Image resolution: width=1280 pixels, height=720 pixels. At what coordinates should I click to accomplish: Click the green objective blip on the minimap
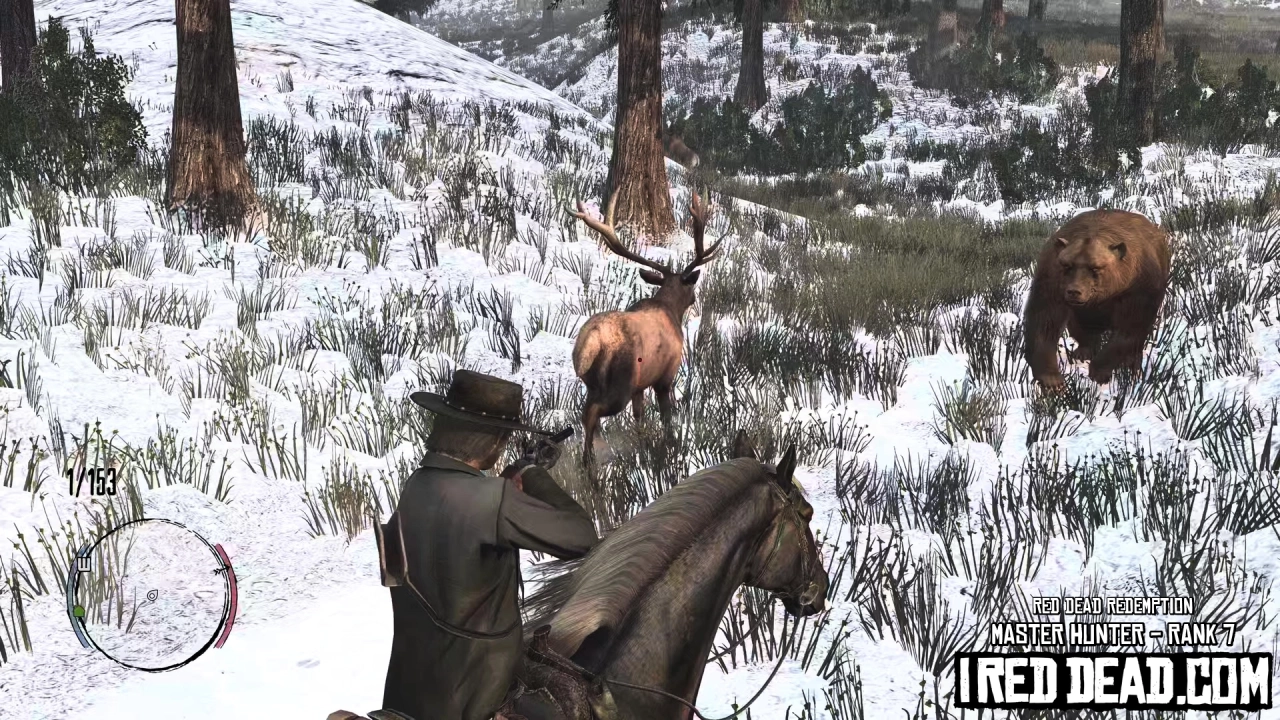click(79, 611)
